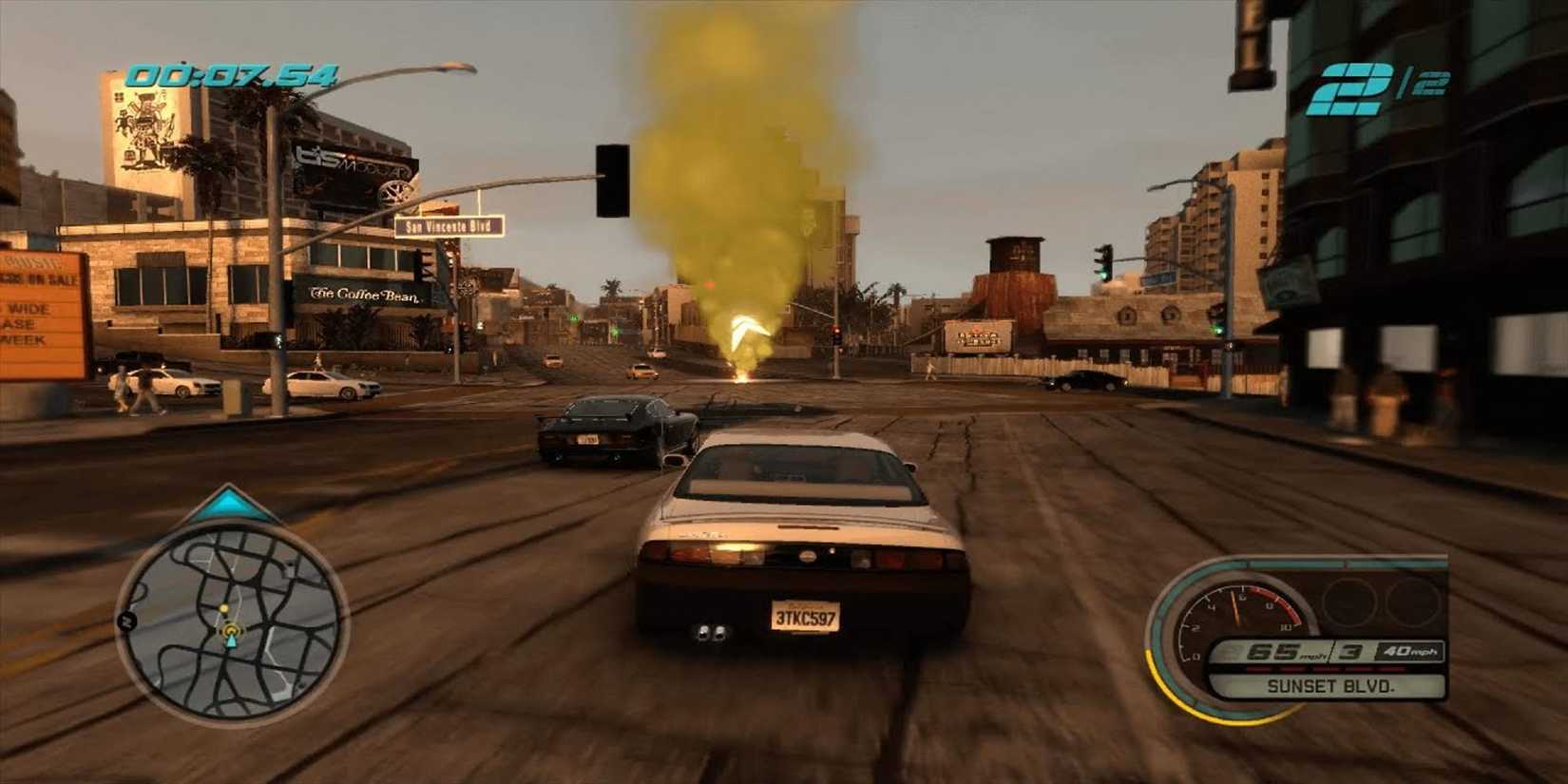Toggle the green signal light near the water tower
1568x784 pixels.
click(1103, 274)
